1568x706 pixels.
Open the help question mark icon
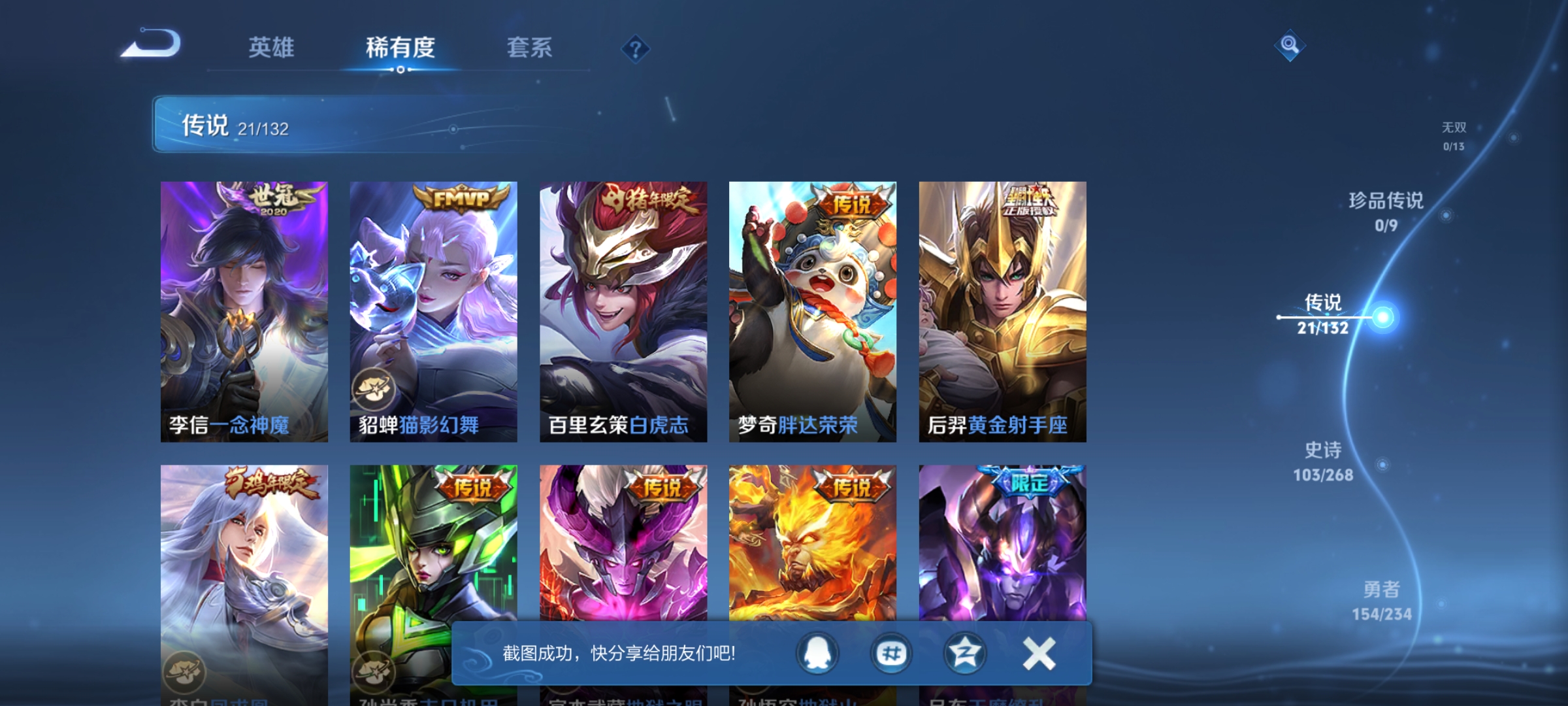point(637,50)
